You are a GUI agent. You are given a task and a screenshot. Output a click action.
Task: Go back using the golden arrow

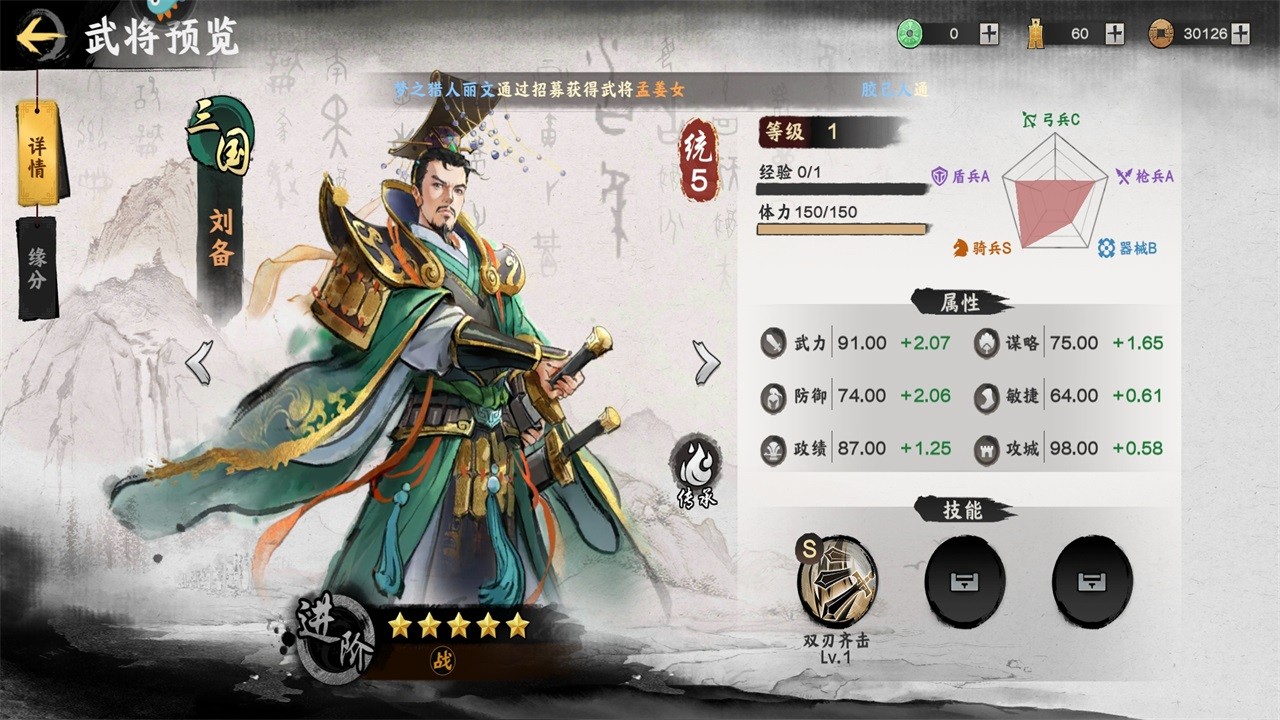tap(40, 37)
